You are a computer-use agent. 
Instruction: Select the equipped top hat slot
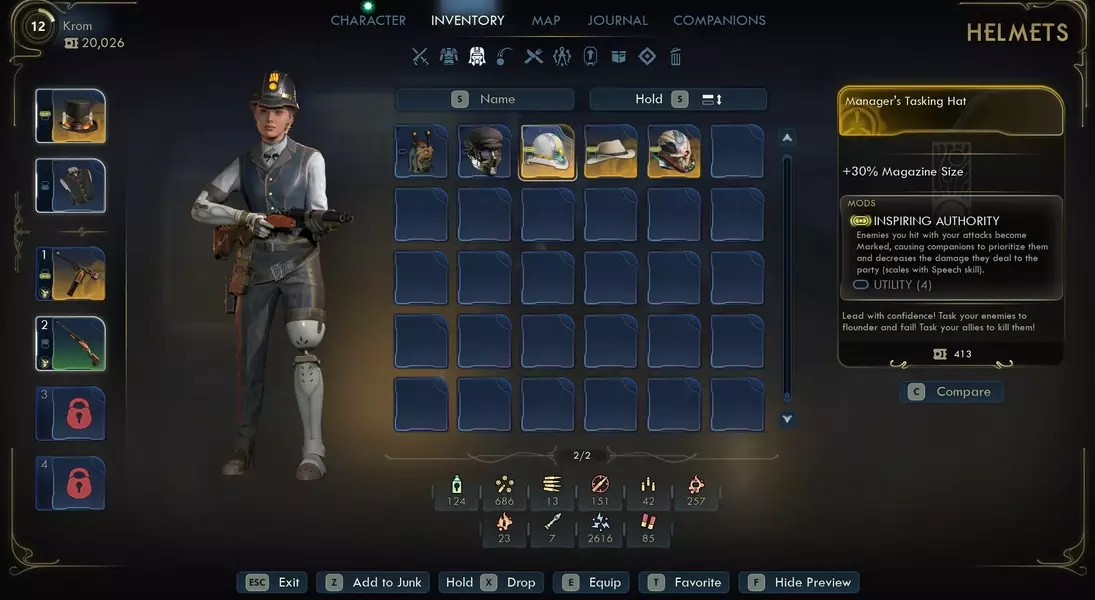(71, 116)
